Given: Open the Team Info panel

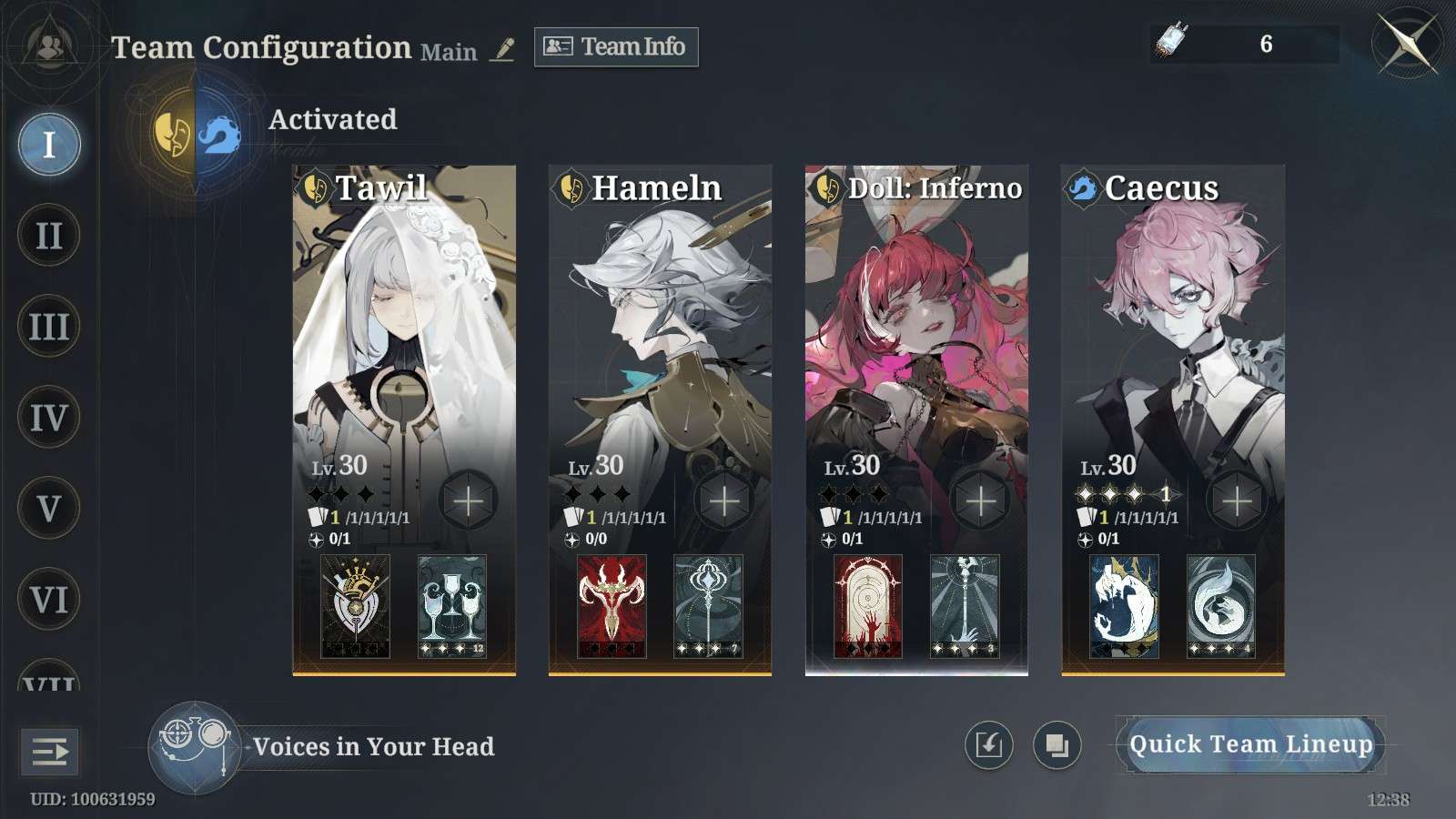Looking at the screenshot, I should pyautogui.click(x=616, y=46).
